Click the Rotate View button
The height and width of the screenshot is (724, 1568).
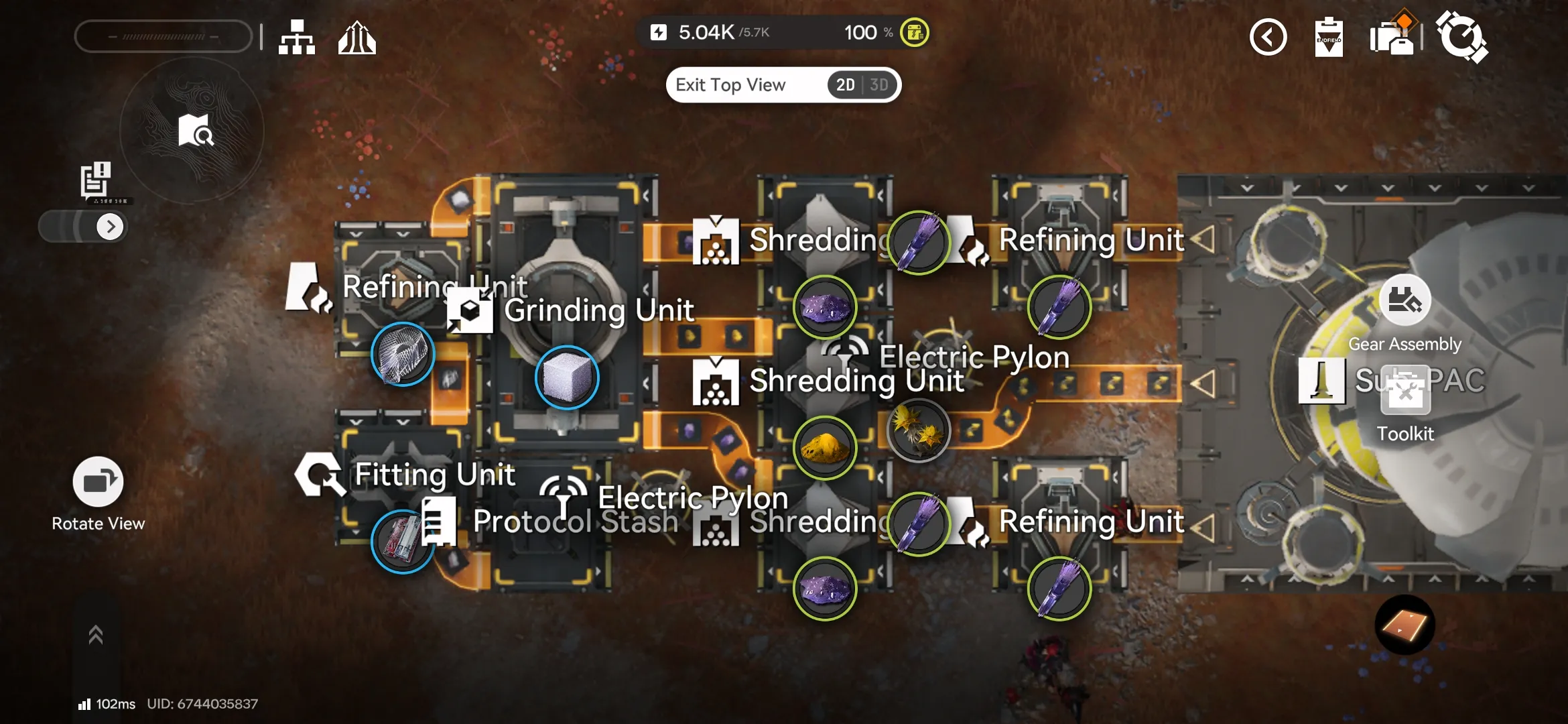tap(98, 483)
